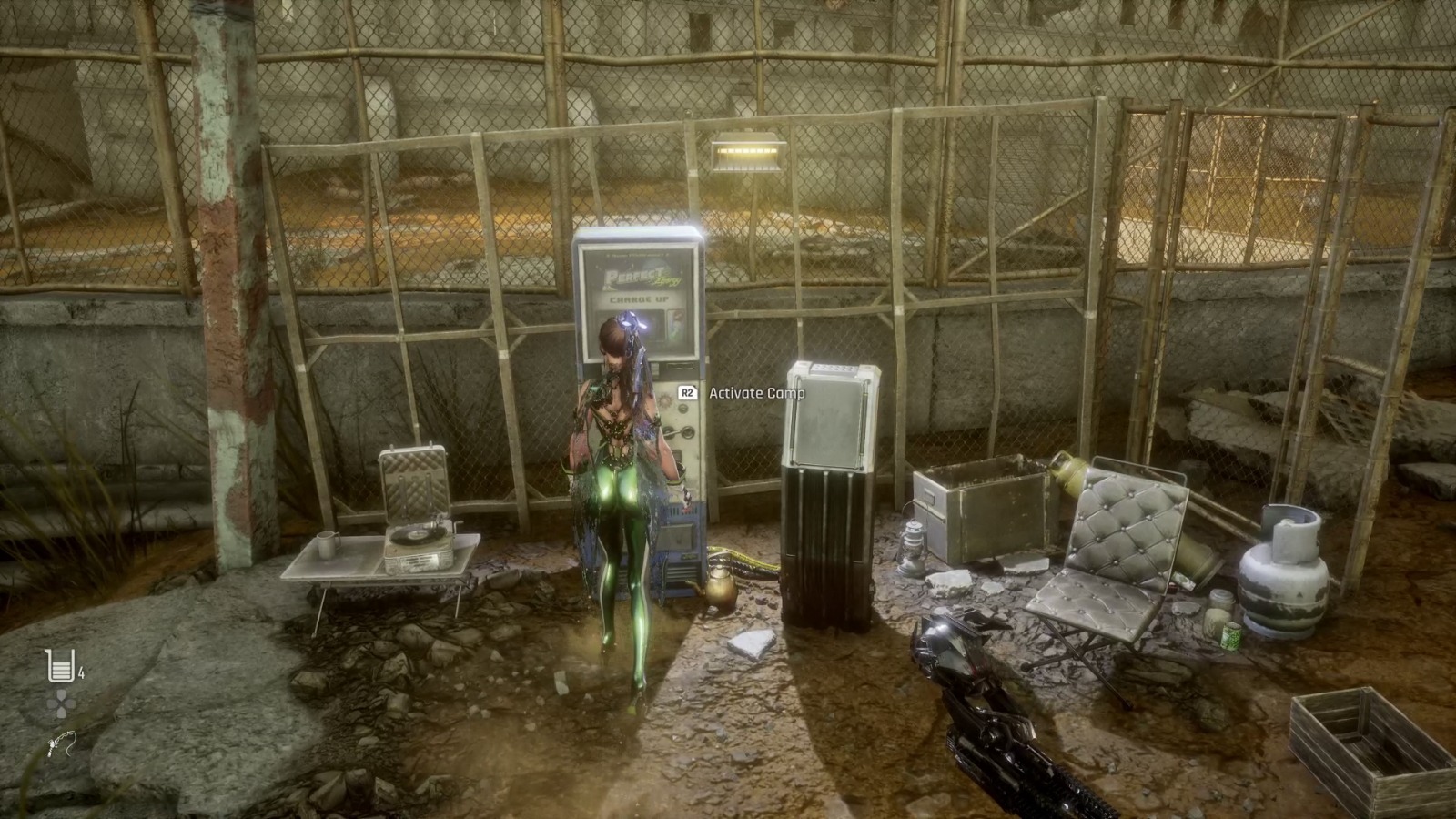Click the R2 button prompt icon
Viewport: 1456px width, 819px height.
click(687, 394)
